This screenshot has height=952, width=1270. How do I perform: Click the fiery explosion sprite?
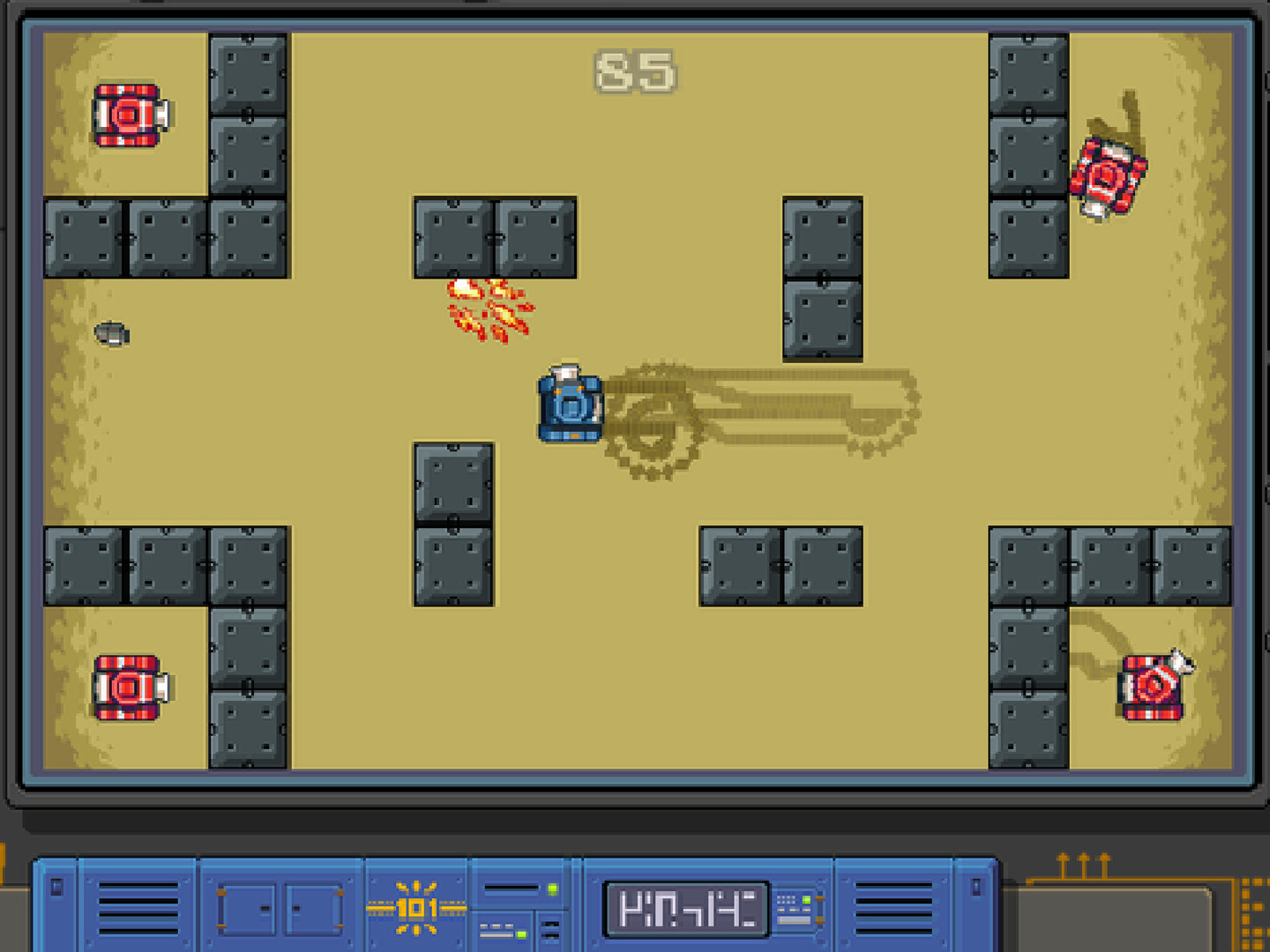[491, 310]
